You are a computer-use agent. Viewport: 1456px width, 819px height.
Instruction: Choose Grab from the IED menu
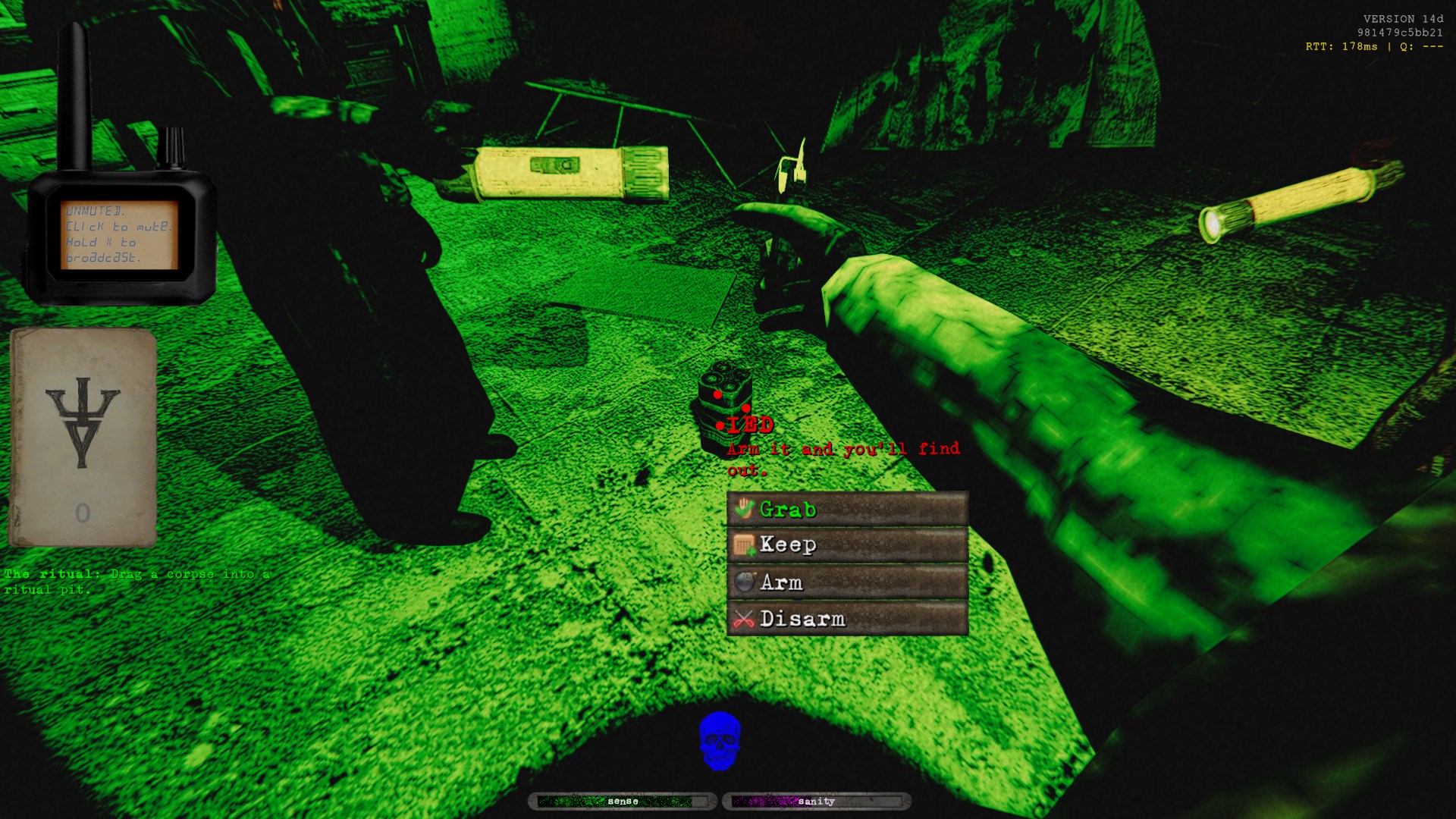pyautogui.click(x=847, y=509)
